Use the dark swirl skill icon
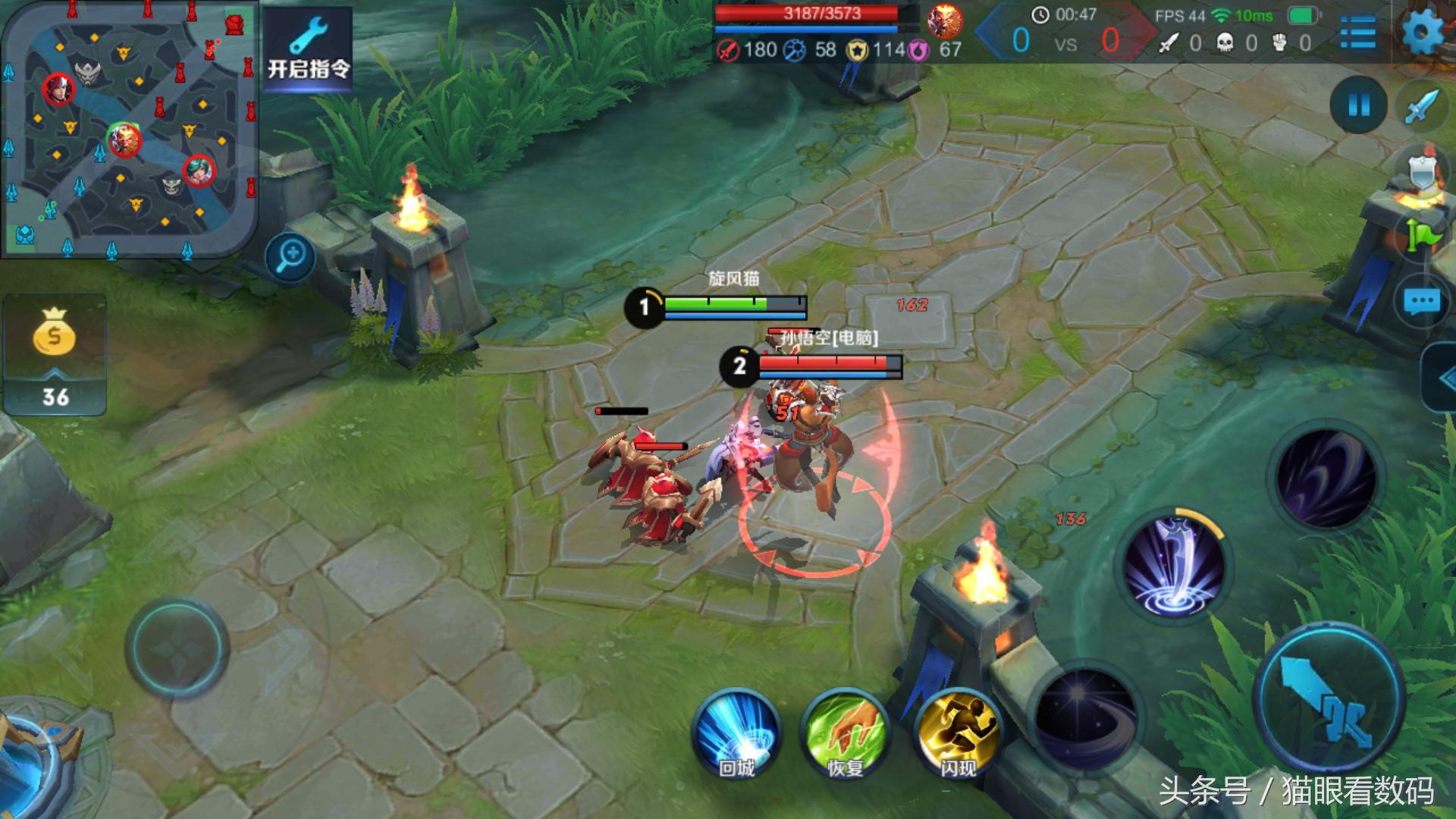Viewport: 1456px width, 819px height. pyautogui.click(x=1326, y=478)
